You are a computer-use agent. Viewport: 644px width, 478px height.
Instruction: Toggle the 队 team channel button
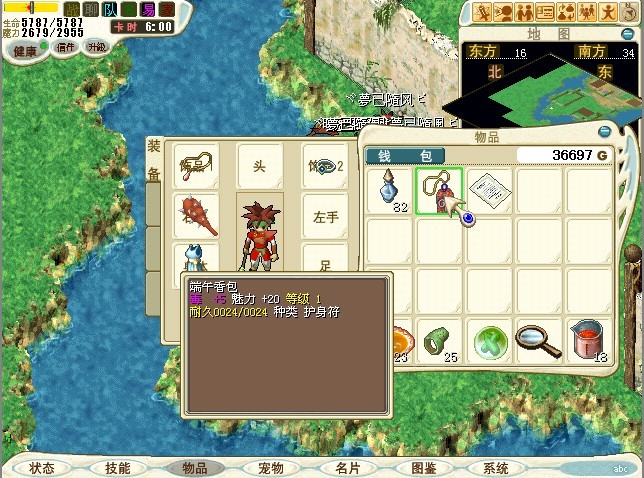(x=110, y=9)
